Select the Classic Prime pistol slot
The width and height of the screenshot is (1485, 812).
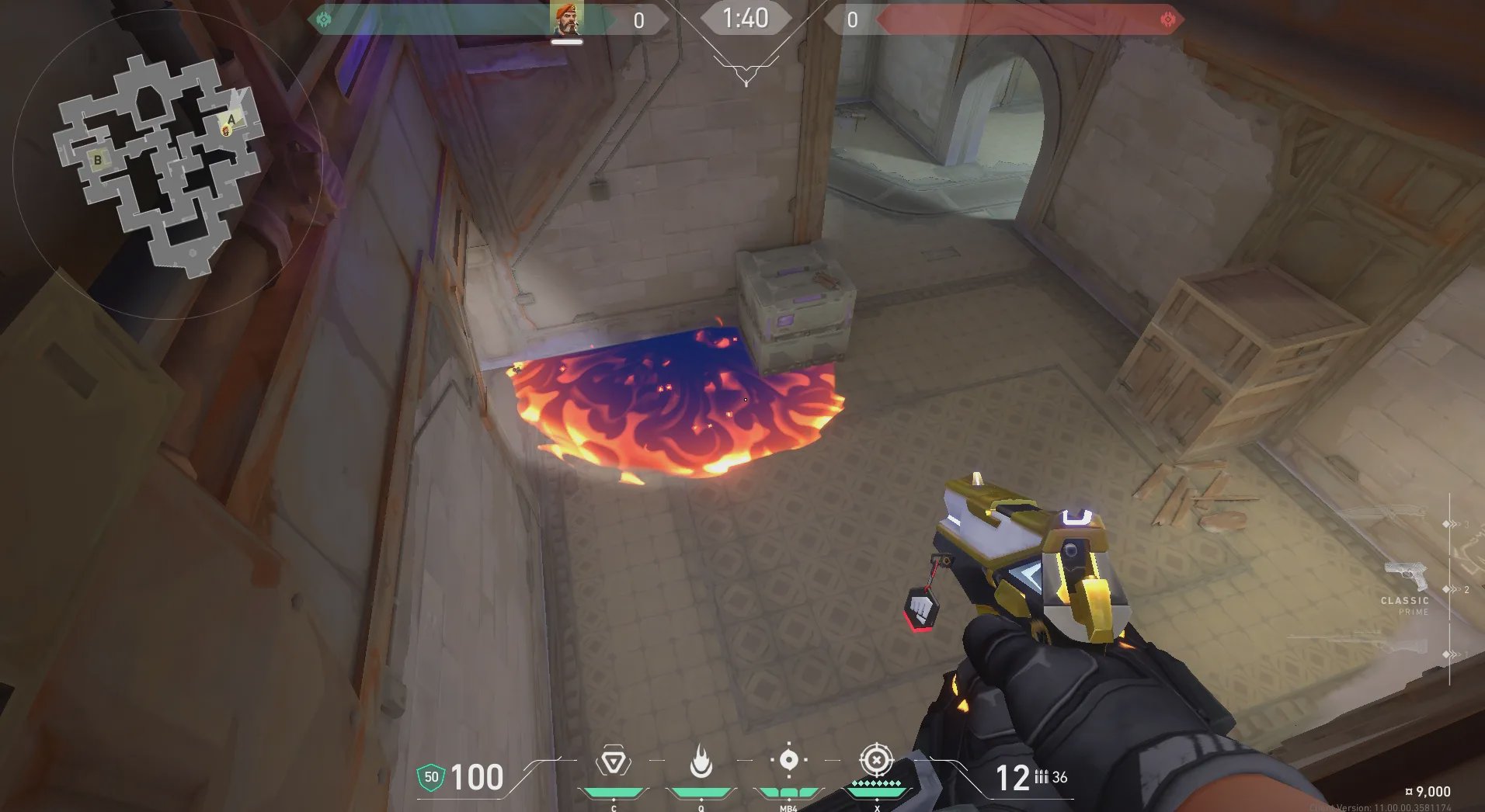(1406, 578)
